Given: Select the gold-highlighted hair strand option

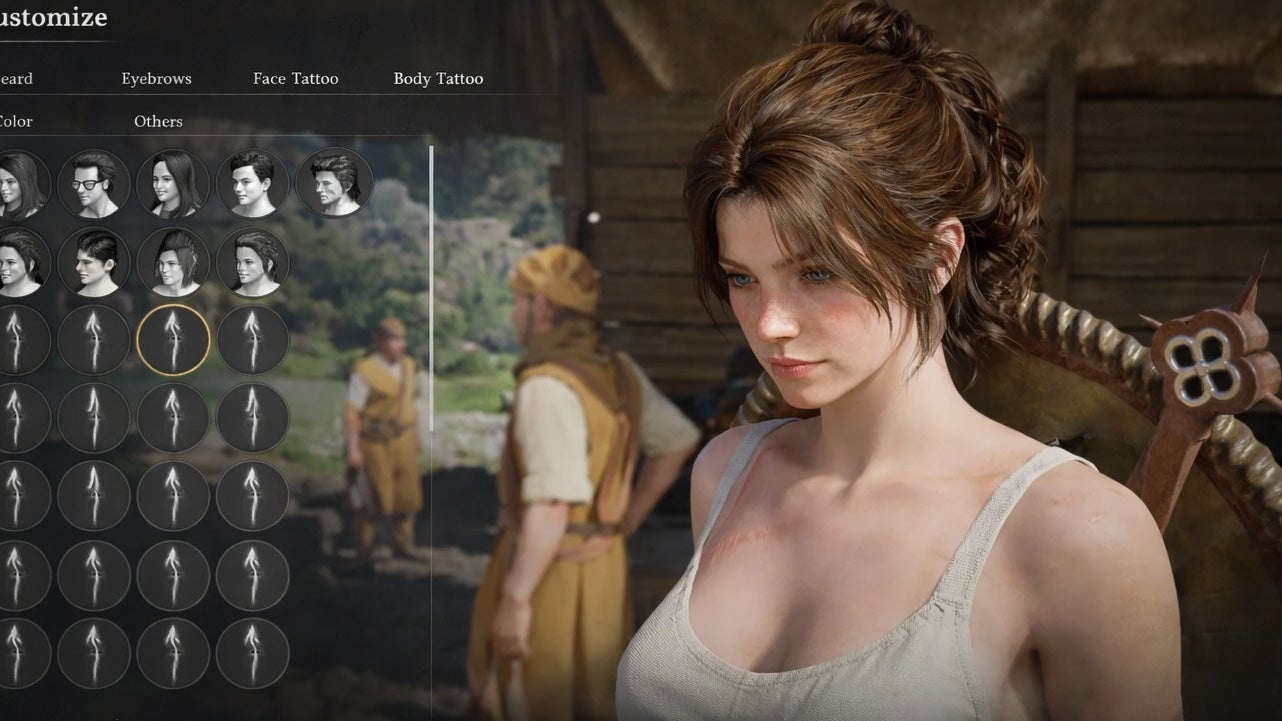Looking at the screenshot, I should 173,340.
